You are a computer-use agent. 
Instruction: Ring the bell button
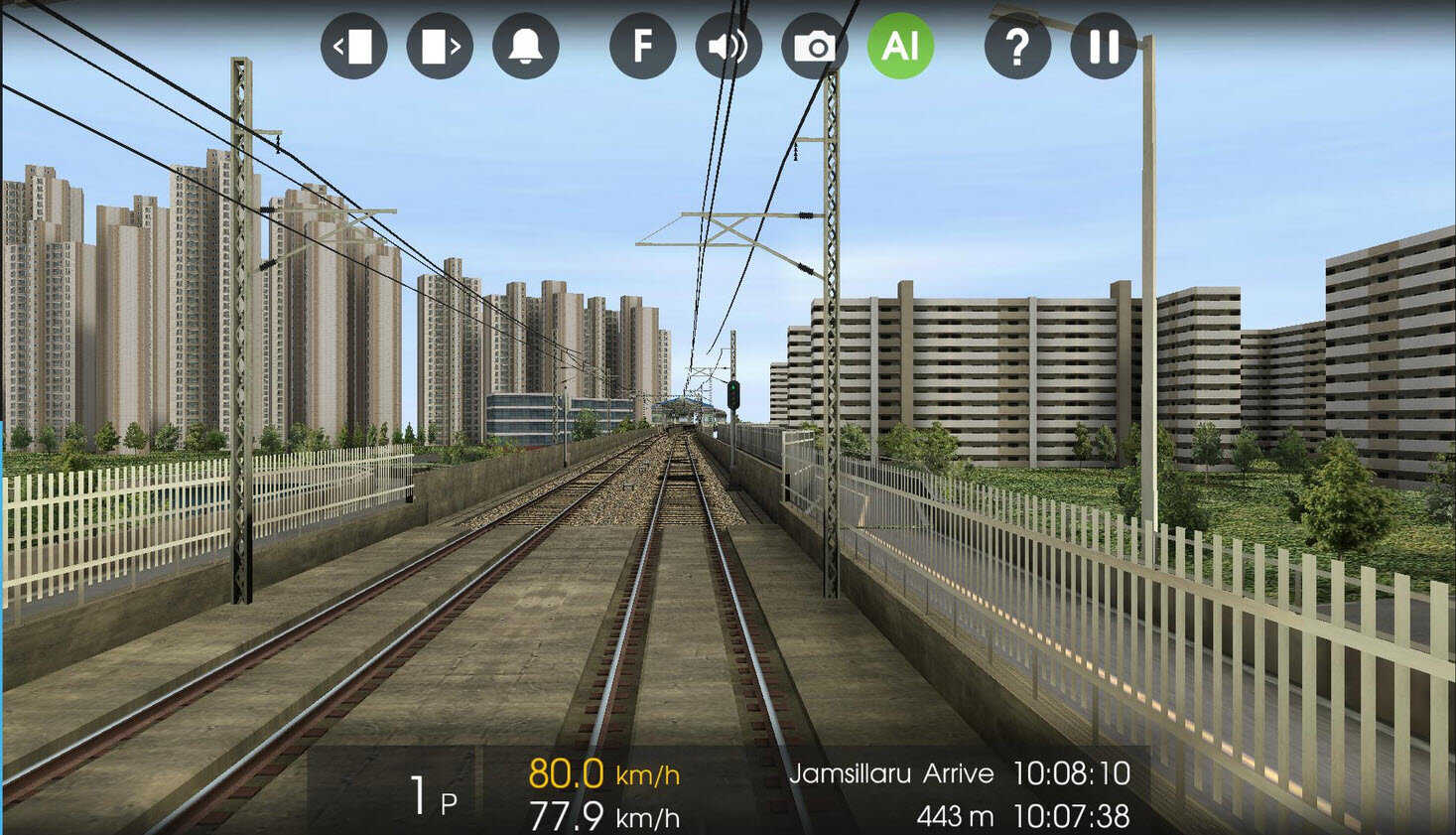[525, 46]
